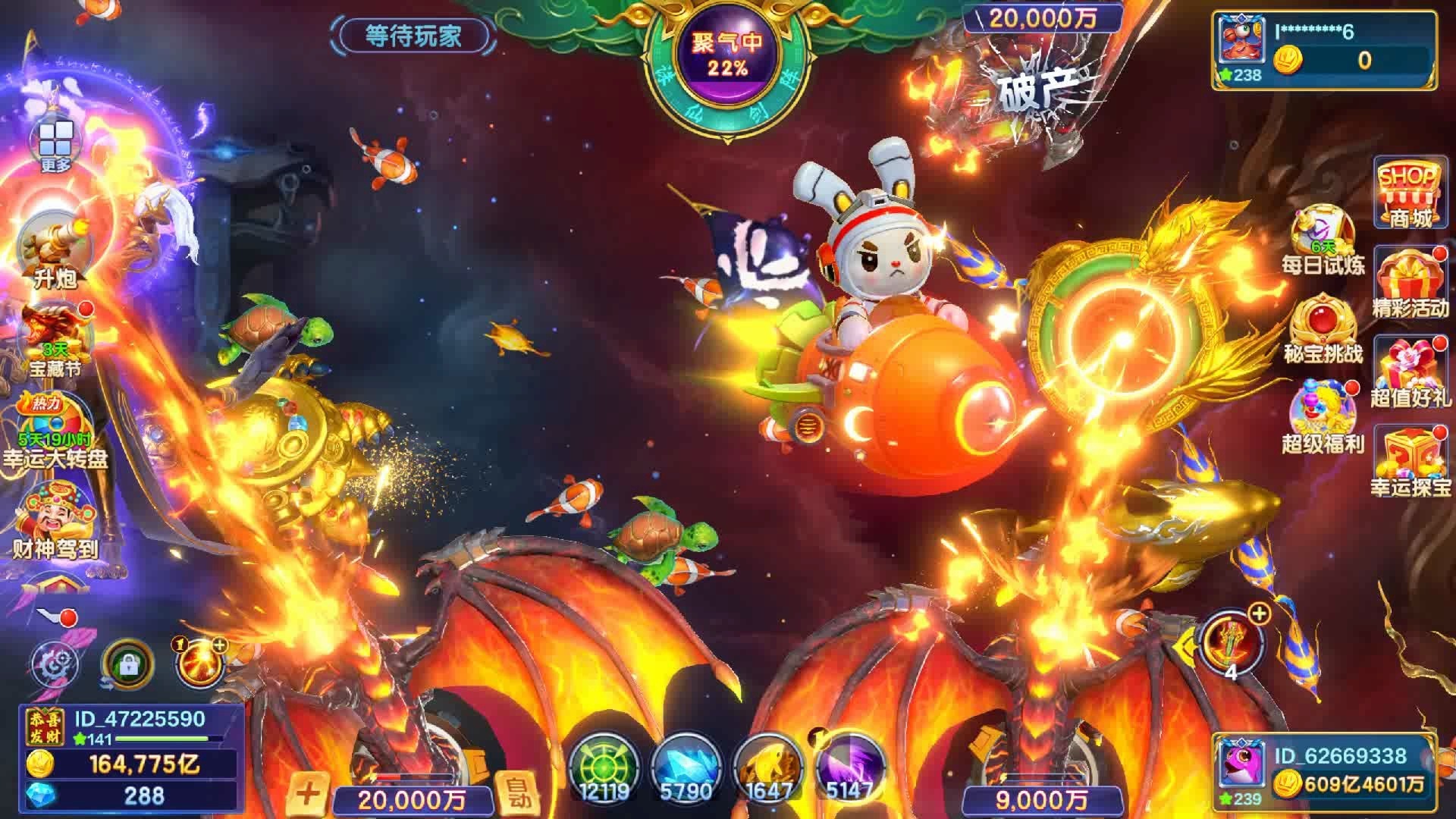Click the green padlock button

click(127, 665)
